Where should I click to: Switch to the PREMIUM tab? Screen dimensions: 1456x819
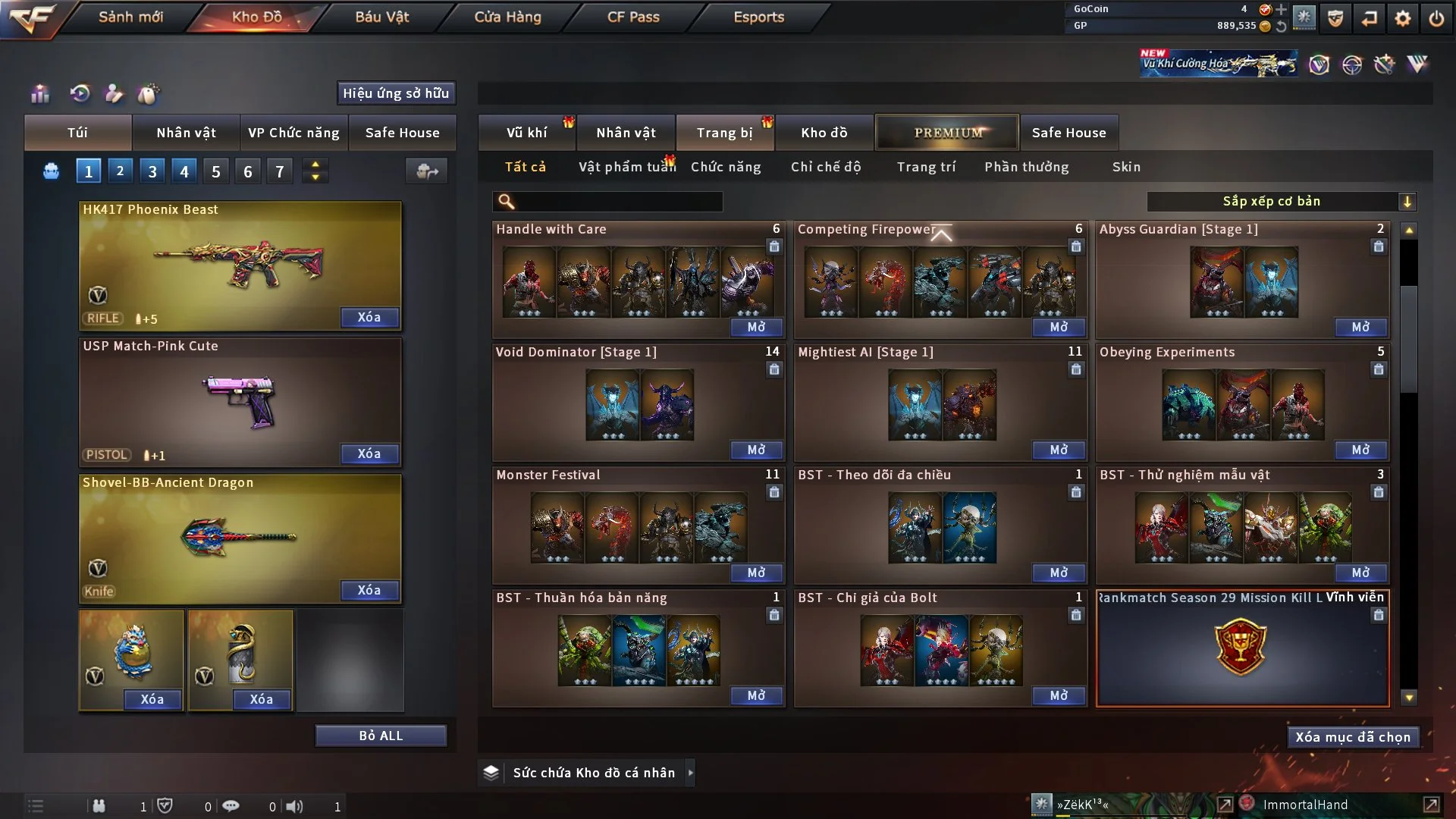948,133
